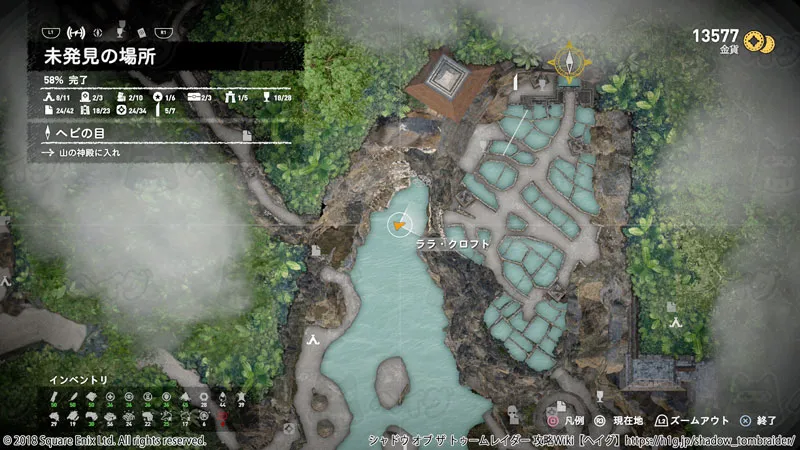
Task: Select the skull marker on the map
Action: click(514, 411)
